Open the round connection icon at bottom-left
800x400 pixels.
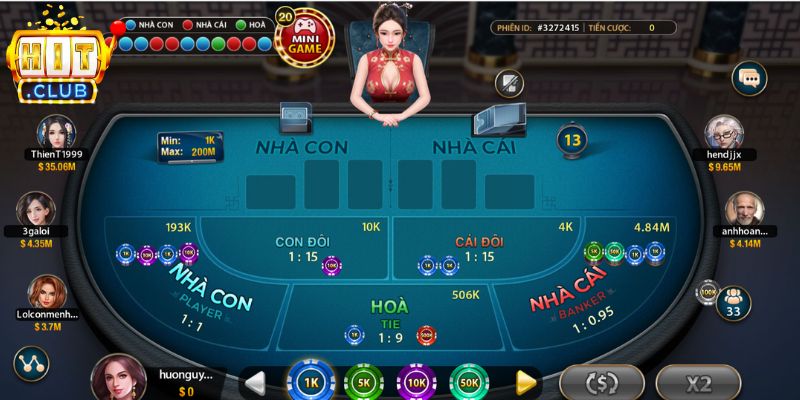tap(30, 364)
